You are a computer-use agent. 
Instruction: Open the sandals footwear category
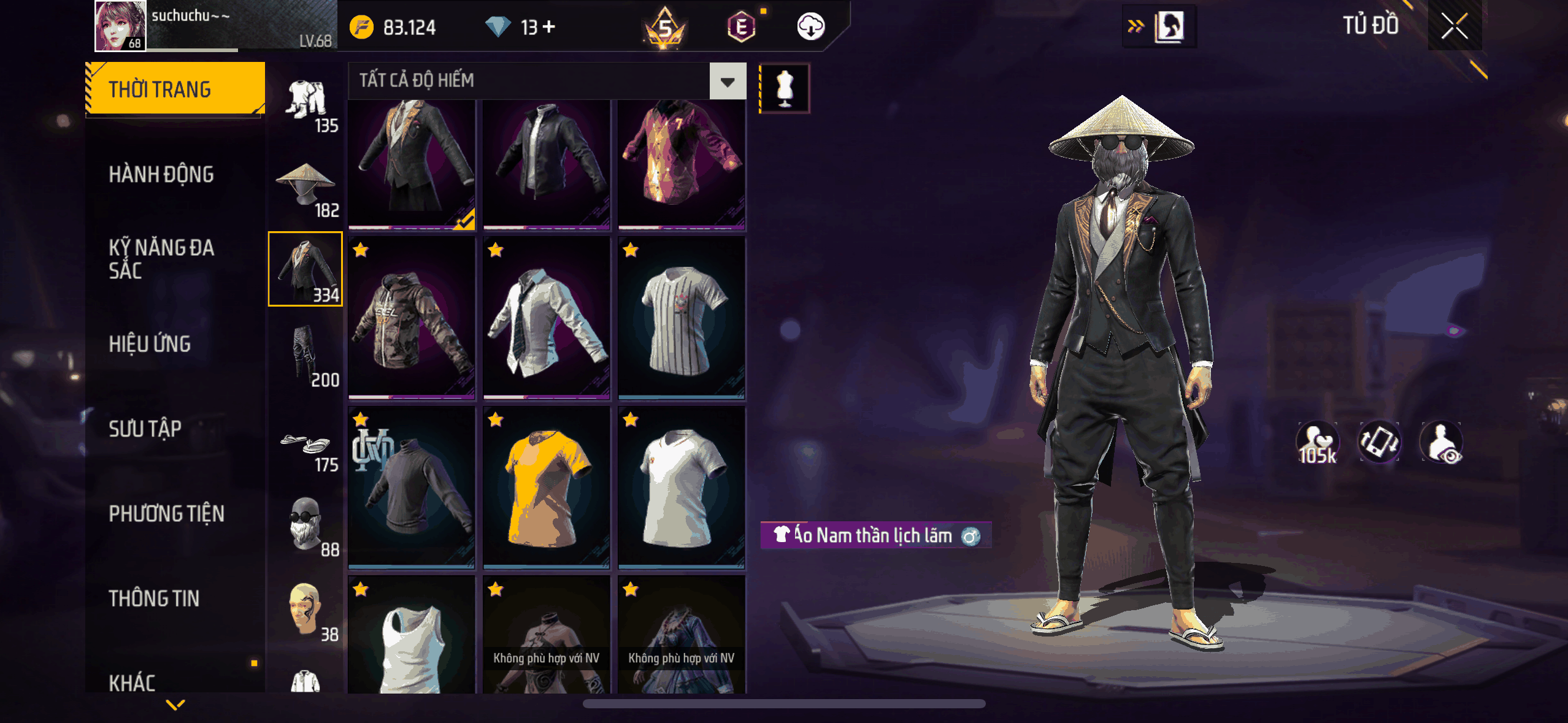point(306,446)
